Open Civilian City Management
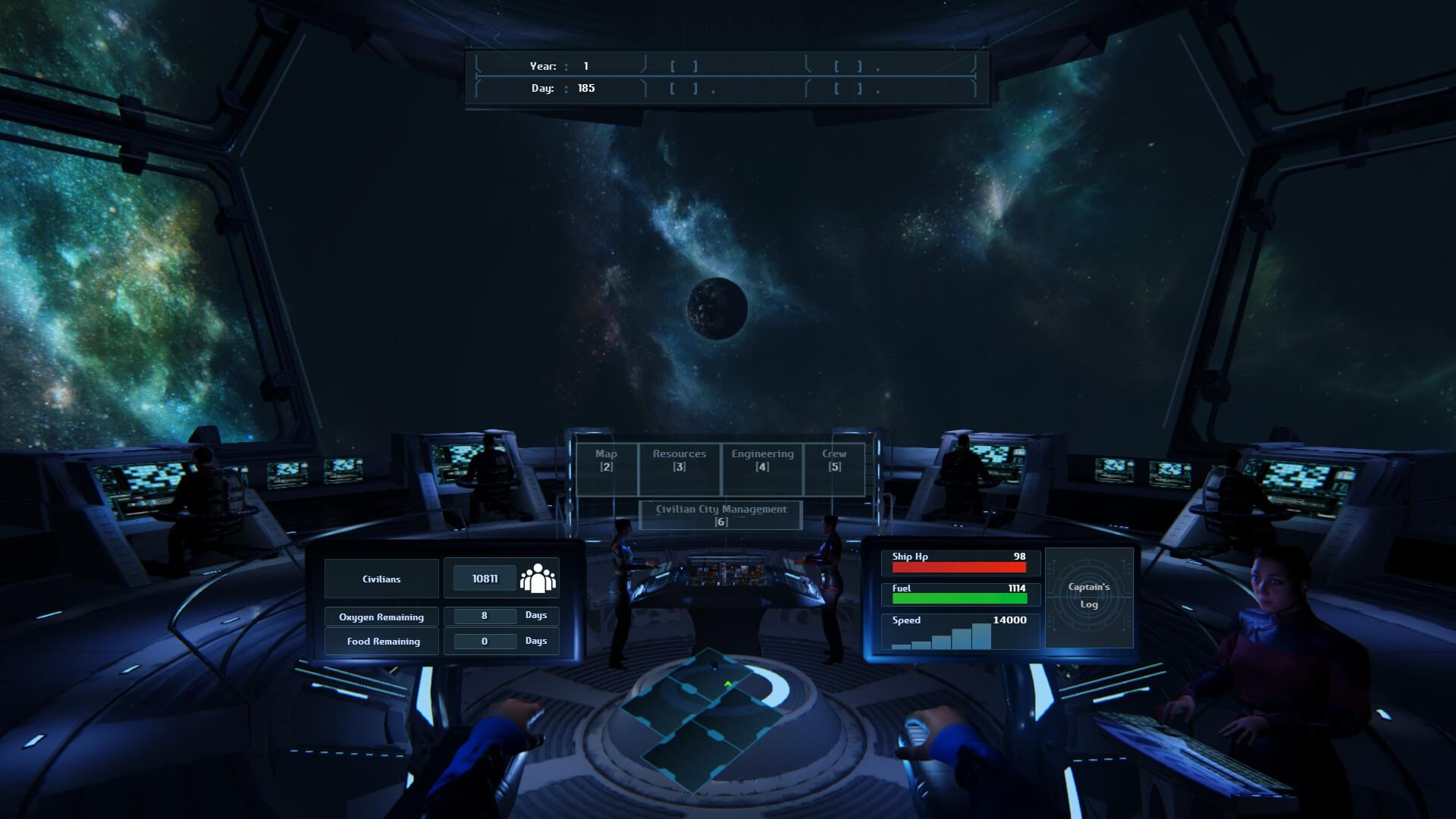1456x819 pixels. [720, 515]
